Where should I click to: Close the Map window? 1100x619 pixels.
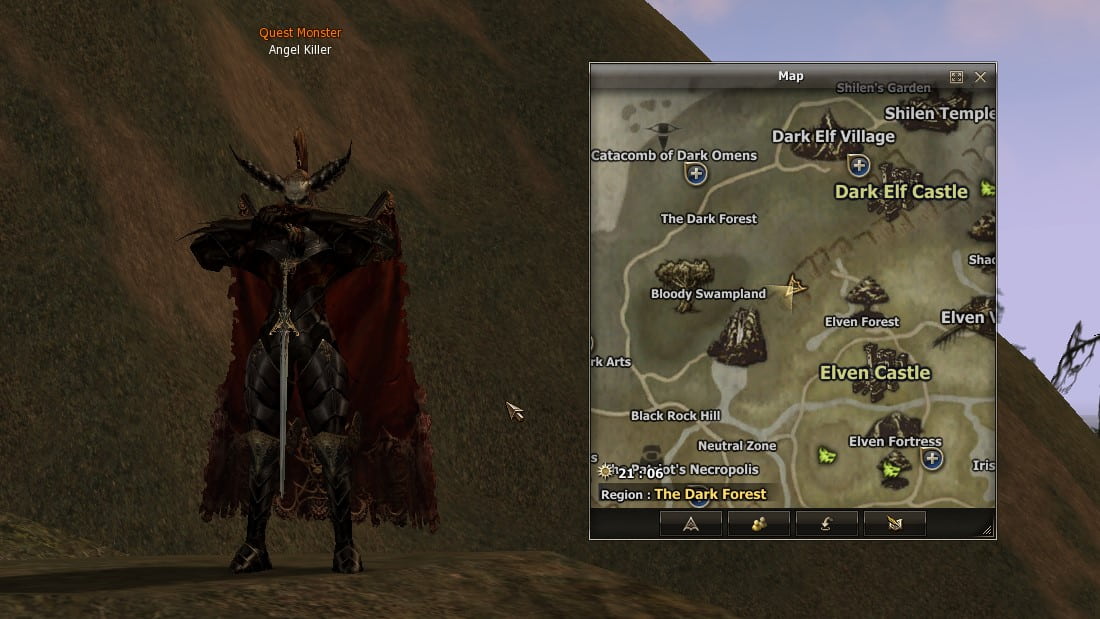pyautogui.click(x=980, y=77)
